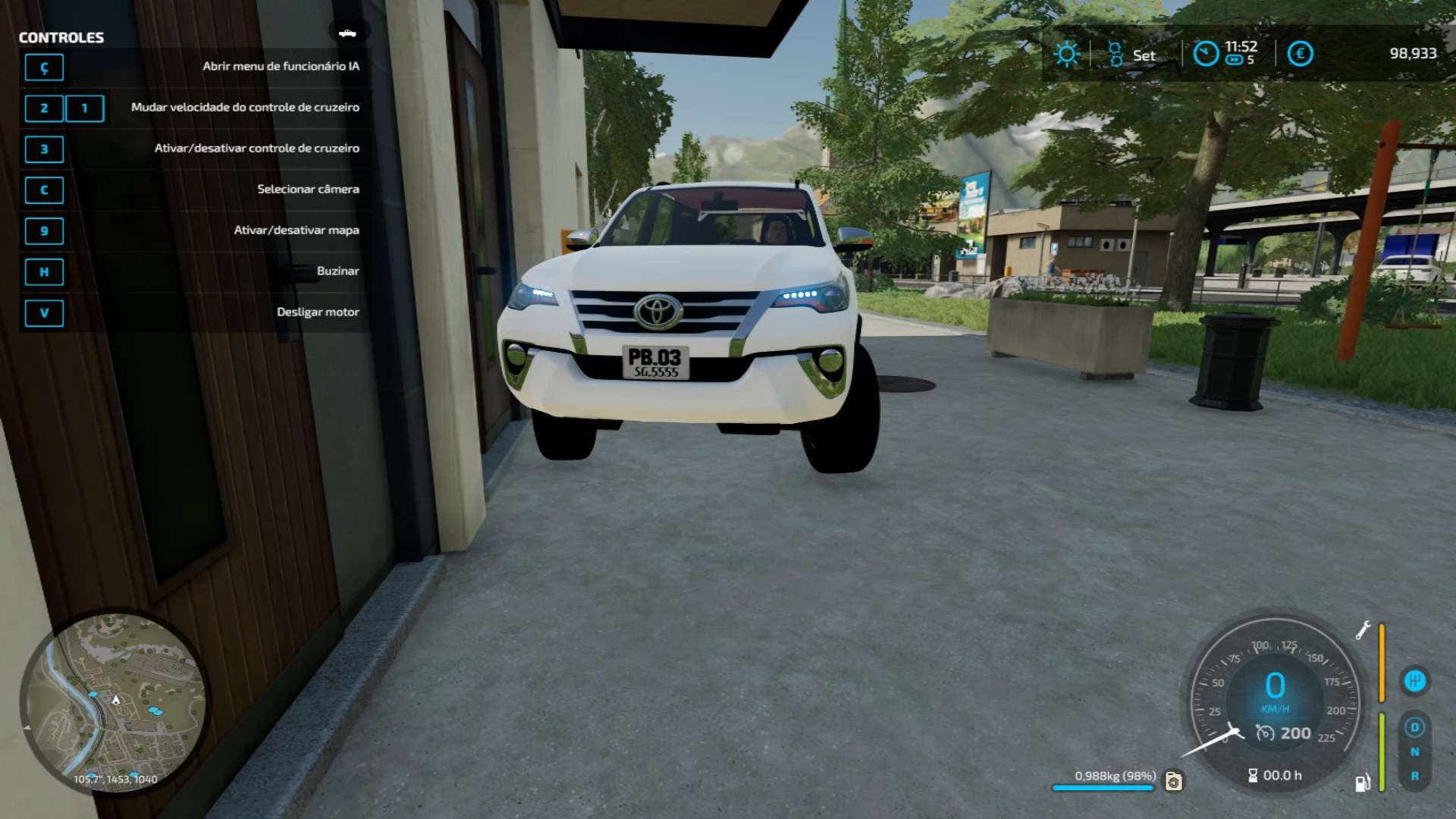Select the car icon in Controles header
Image resolution: width=1456 pixels, height=819 pixels.
[347, 33]
